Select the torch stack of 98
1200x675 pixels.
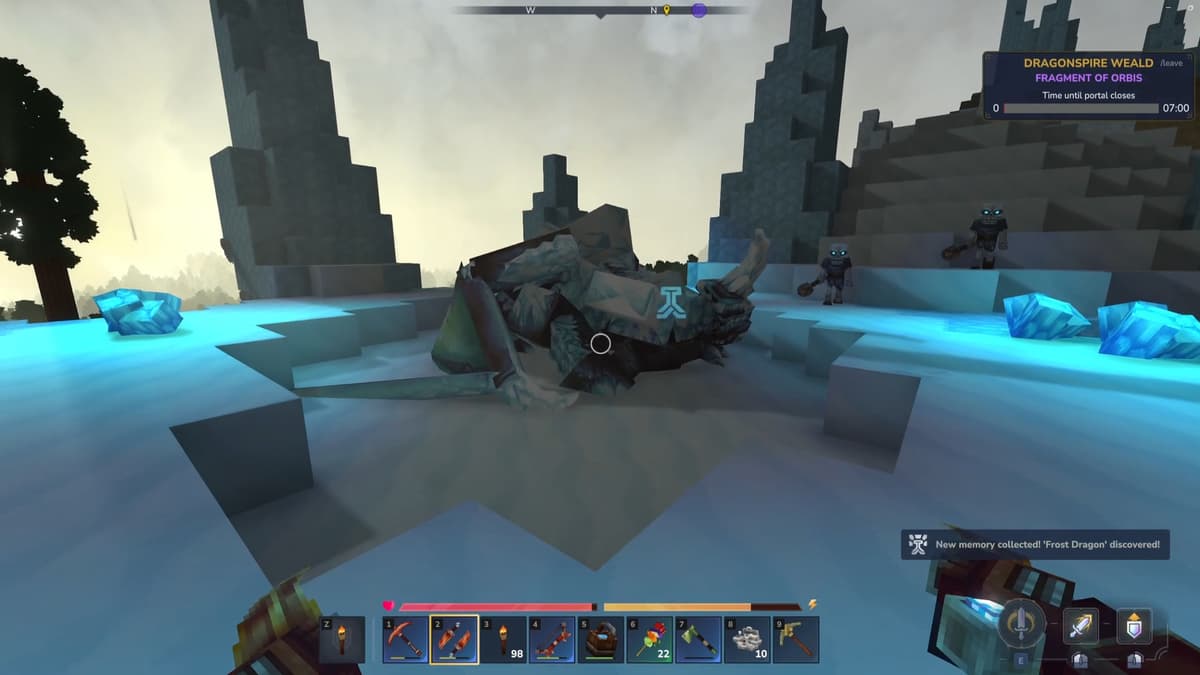503,639
